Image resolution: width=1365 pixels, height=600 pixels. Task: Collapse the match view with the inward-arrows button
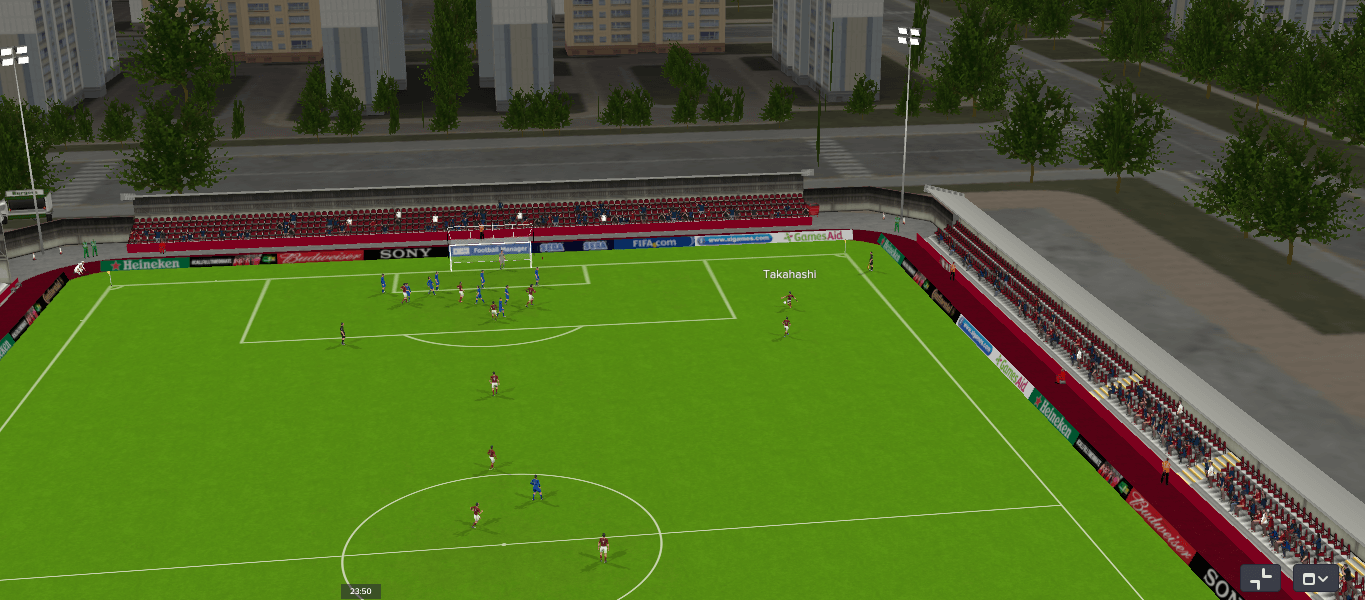(x=1261, y=578)
